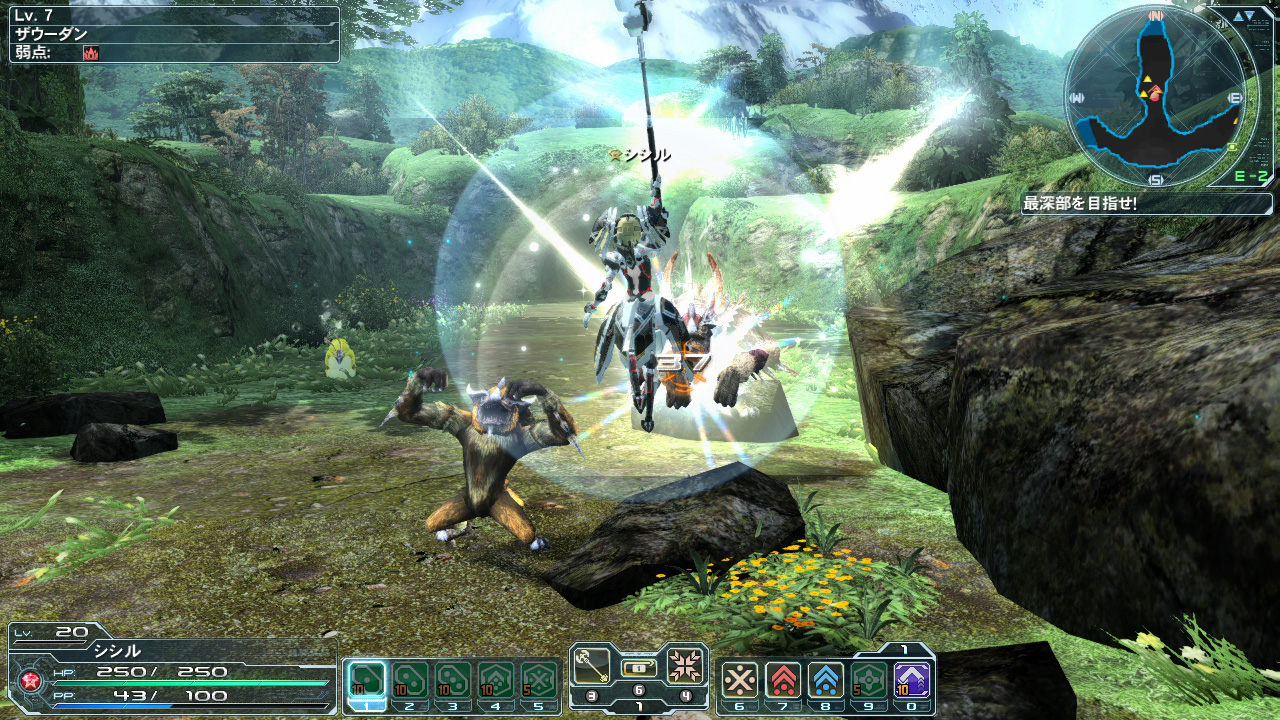Image resolution: width=1280 pixels, height=720 pixels.
Task: Activate the snowflake burst photon art
Action: tap(686, 662)
